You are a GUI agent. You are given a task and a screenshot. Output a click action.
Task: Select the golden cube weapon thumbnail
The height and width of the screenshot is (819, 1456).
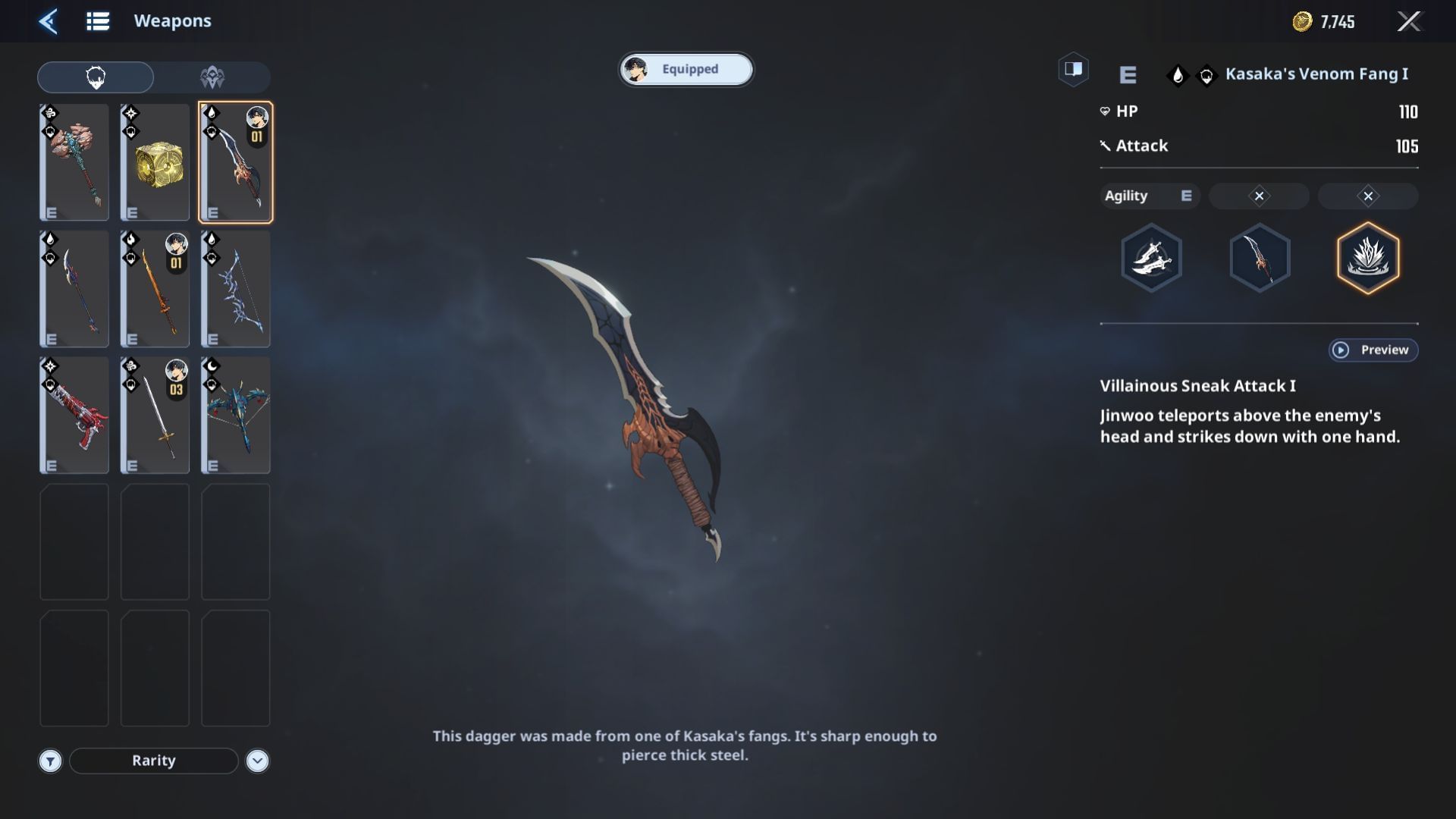tap(154, 162)
